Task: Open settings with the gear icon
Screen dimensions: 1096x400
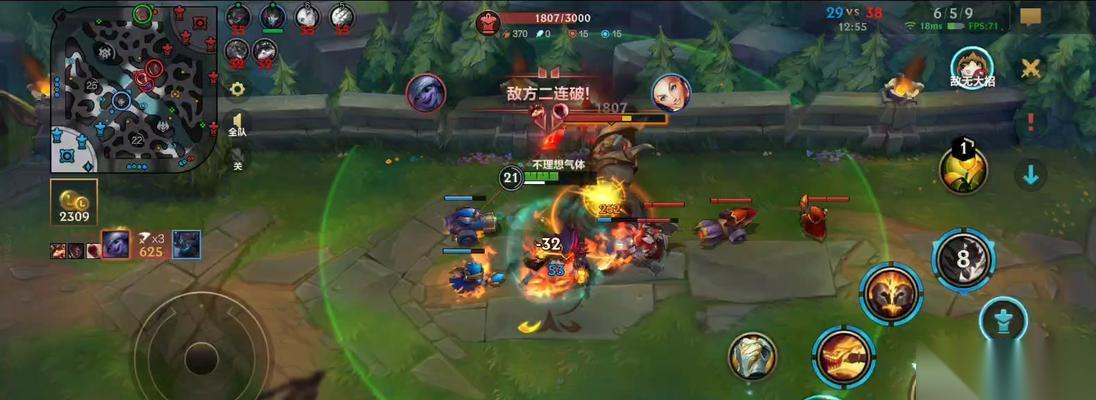Action: pyautogui.click(x=237, y=88)
